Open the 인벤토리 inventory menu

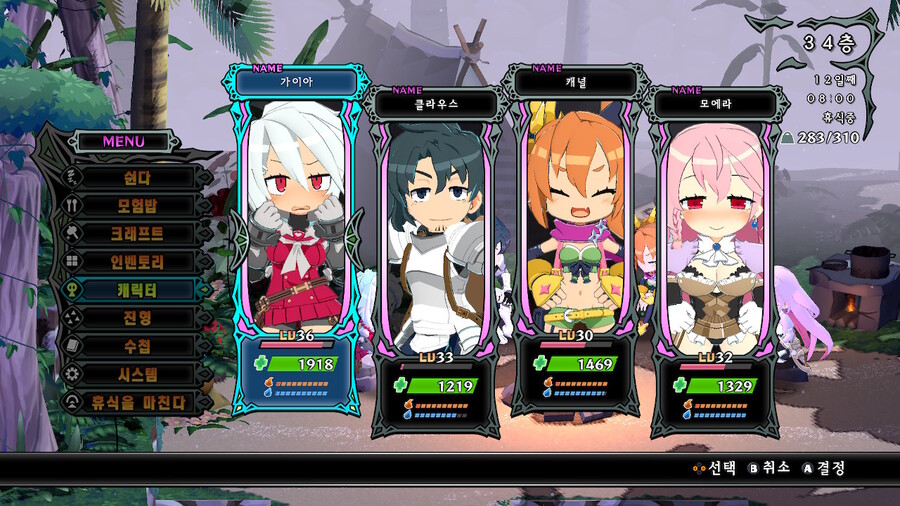pos(136,261)
